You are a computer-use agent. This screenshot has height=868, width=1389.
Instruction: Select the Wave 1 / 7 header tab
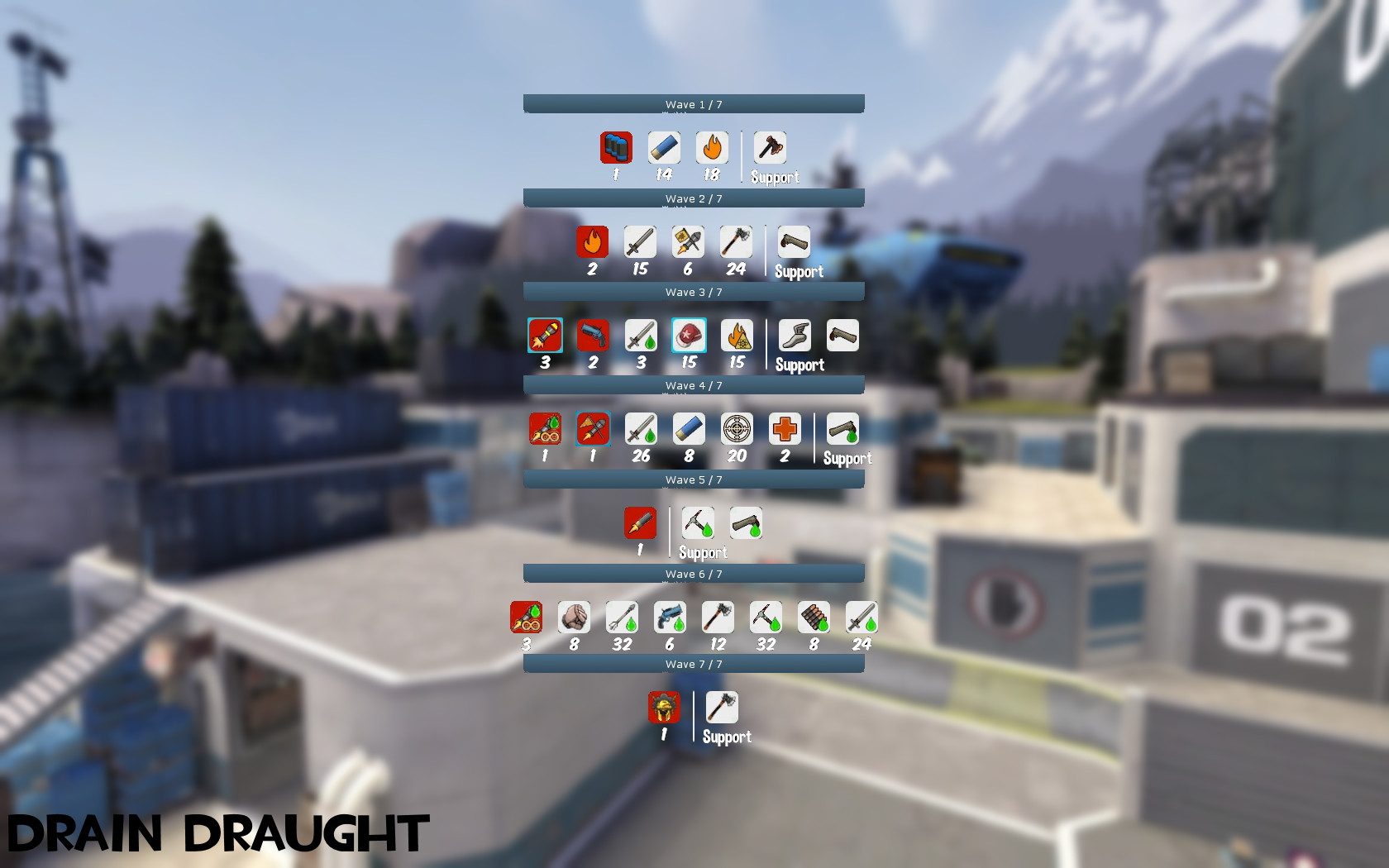coord(693,104)
